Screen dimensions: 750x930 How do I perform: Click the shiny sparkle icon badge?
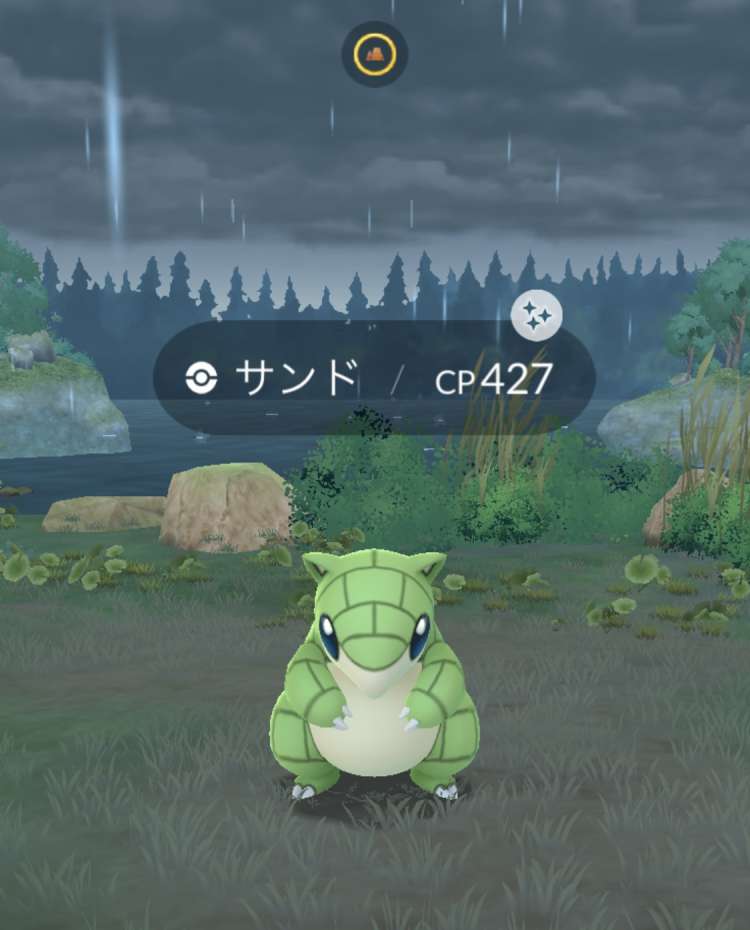(536, 317)
